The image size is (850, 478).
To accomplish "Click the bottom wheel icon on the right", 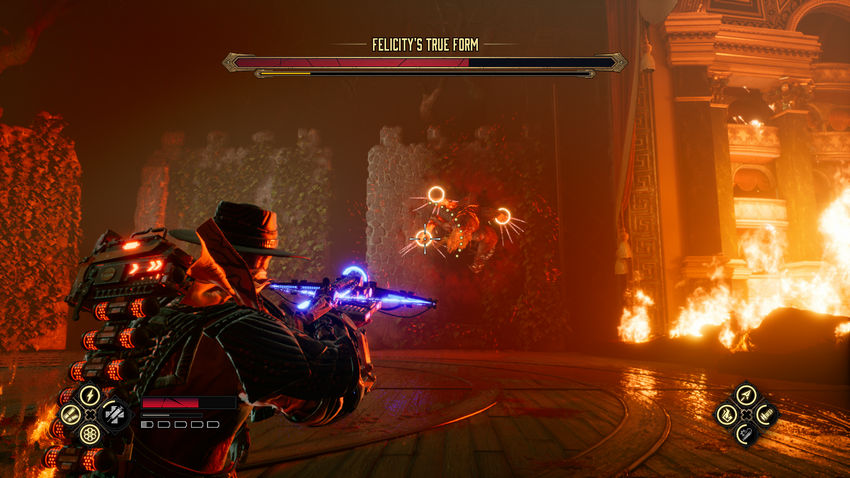I will pyautogui.click(x=745, y=432).
